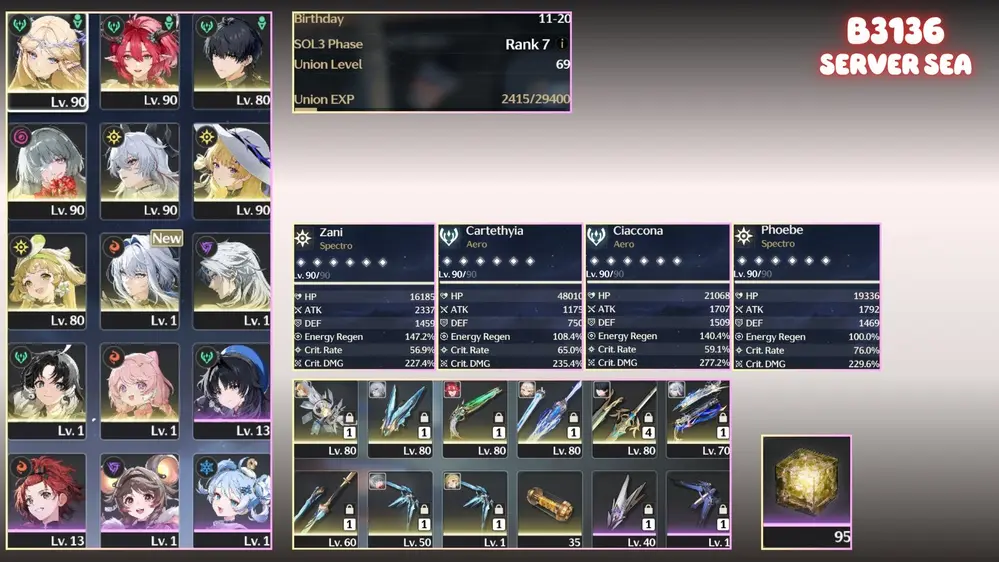The width and height of the screenshot is (999, 562).
Task: Pick the Lv. 40 weapon slot
Action: click(624, 509)
